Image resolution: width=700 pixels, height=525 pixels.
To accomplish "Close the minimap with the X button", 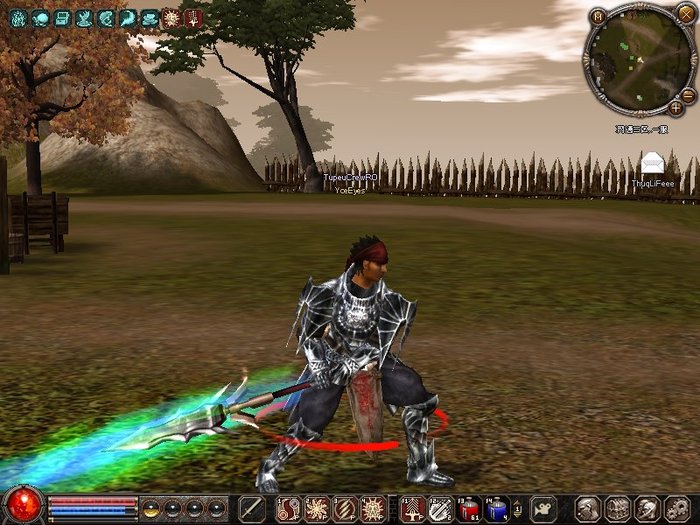I will [x=685, y=14].
